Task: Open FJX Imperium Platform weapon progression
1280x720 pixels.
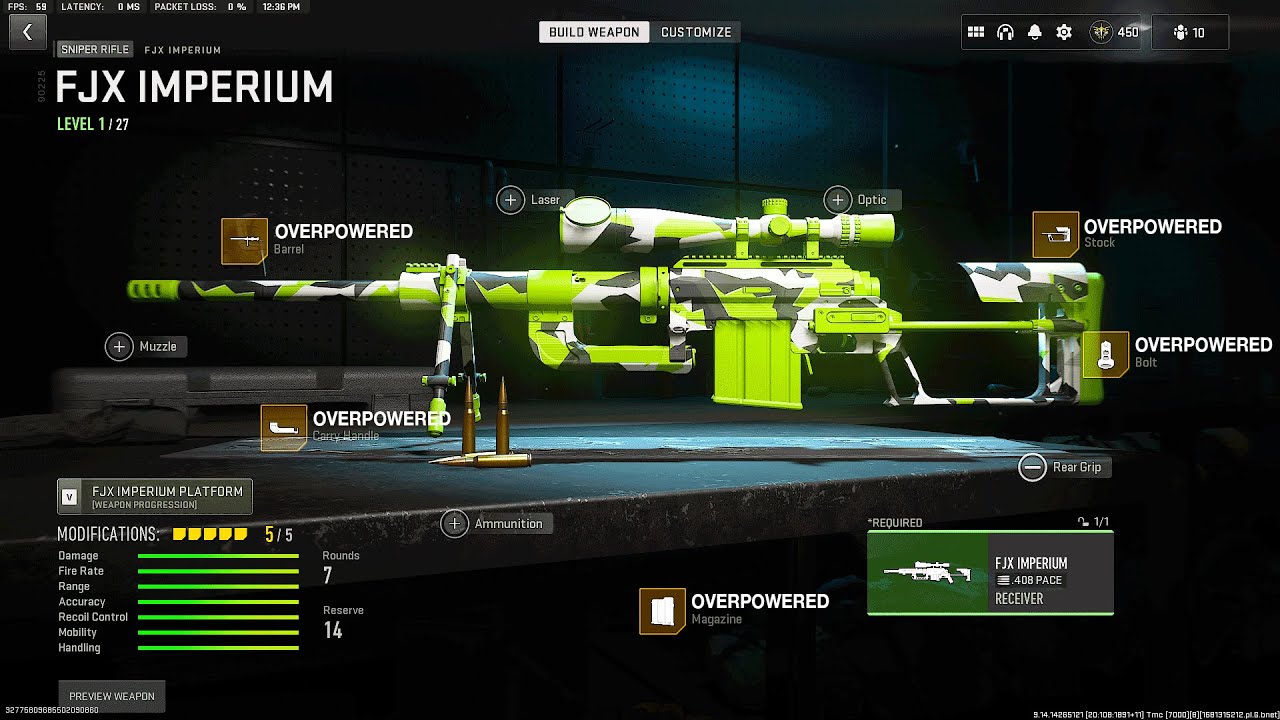Action: (x=155, y=496)
